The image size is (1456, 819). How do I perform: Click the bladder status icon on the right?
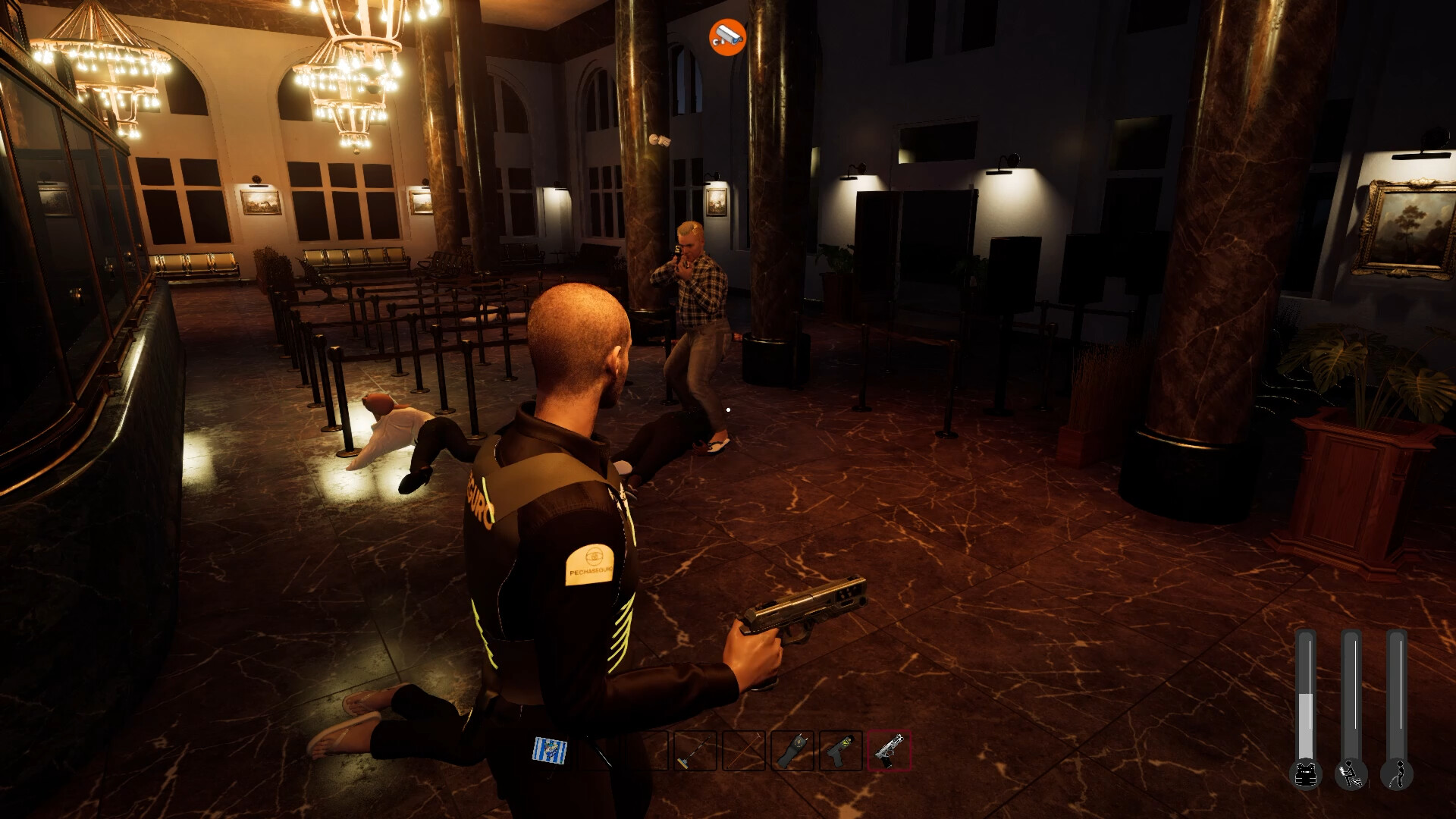coord(1397,775)
